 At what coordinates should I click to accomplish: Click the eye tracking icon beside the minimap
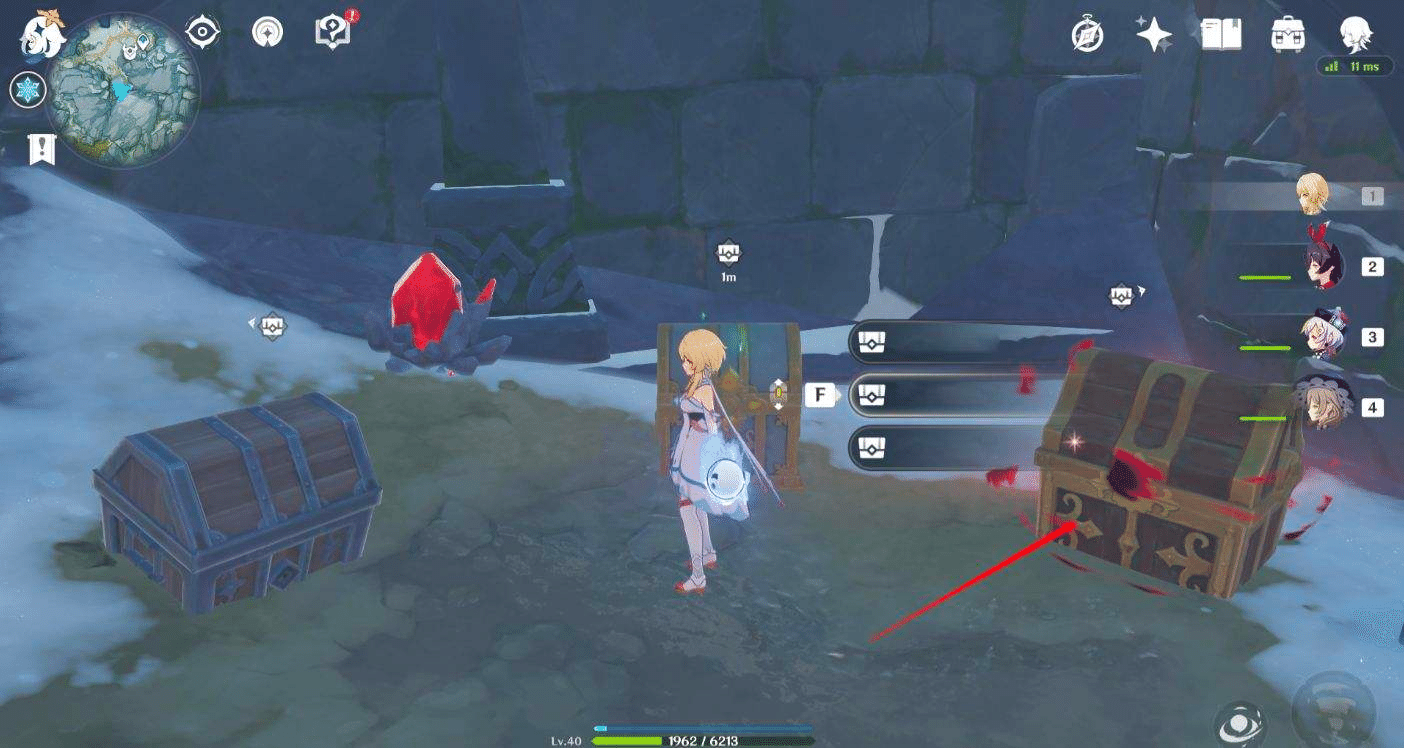coord(203,30)
